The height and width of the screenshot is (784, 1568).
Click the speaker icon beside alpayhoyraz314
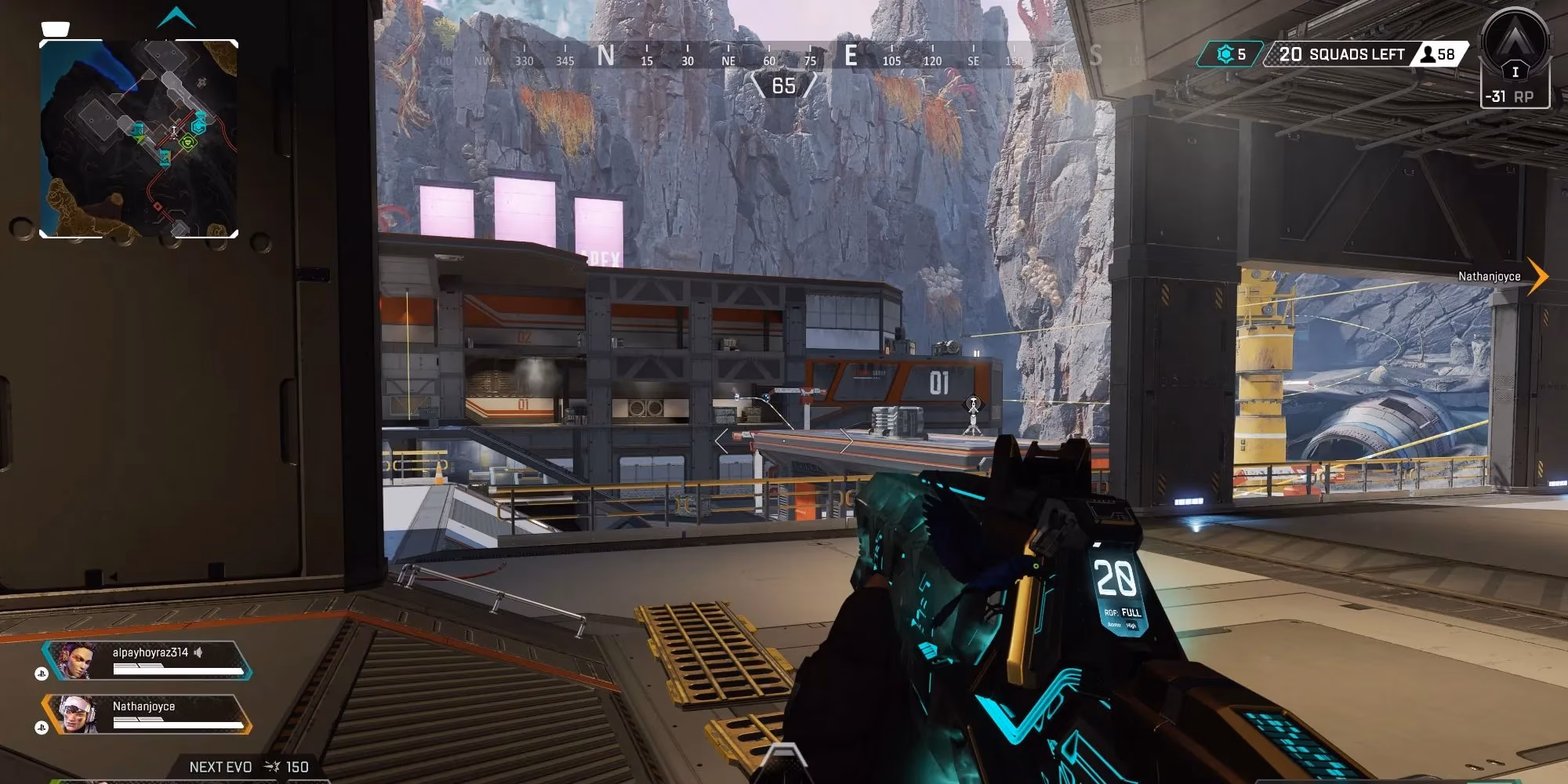click(199, 652)
